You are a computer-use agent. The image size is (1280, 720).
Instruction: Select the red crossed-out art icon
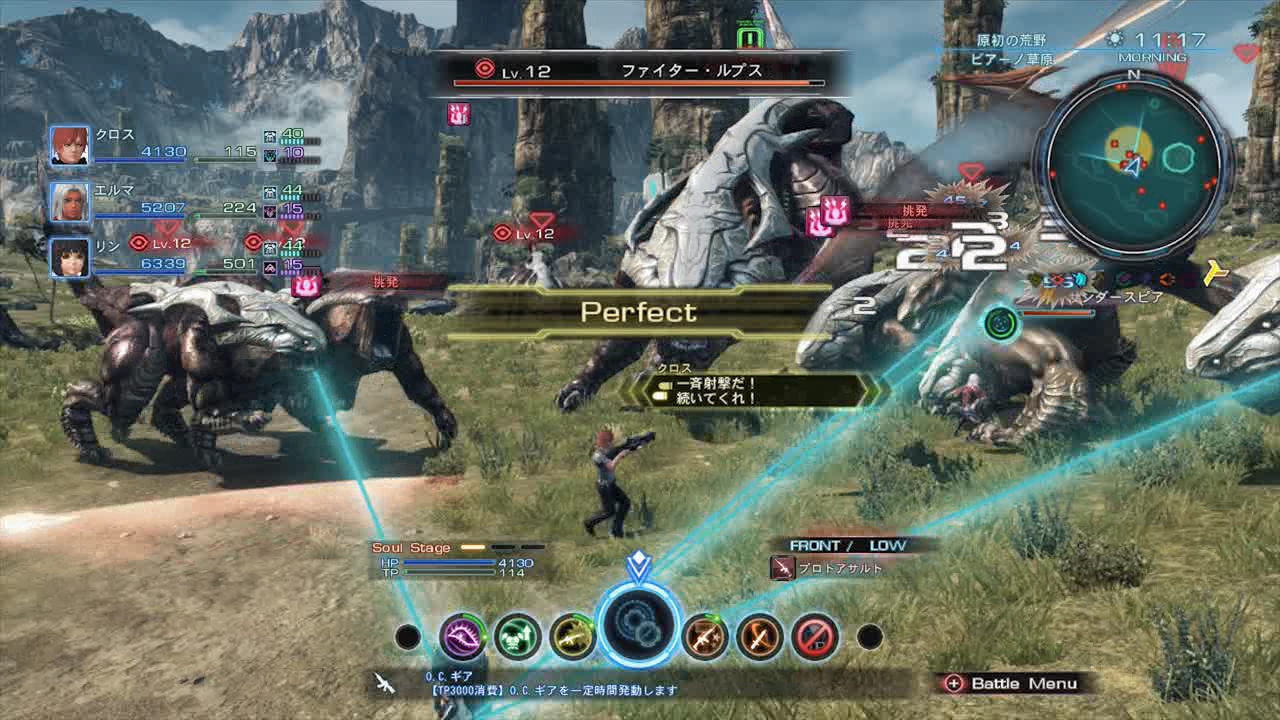[x=815, y=636]
